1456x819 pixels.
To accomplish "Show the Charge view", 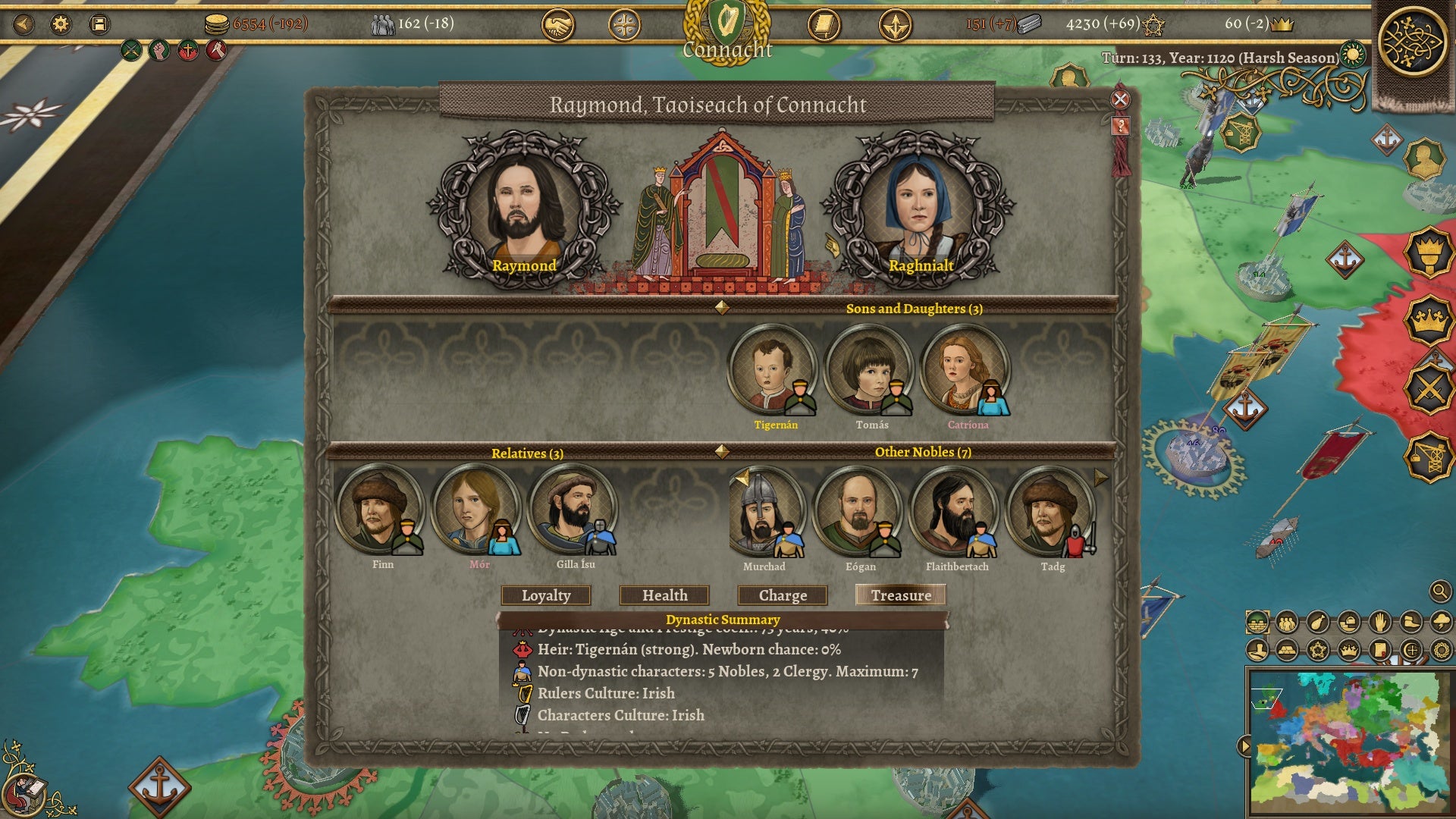I will click(x=783, y=595).
